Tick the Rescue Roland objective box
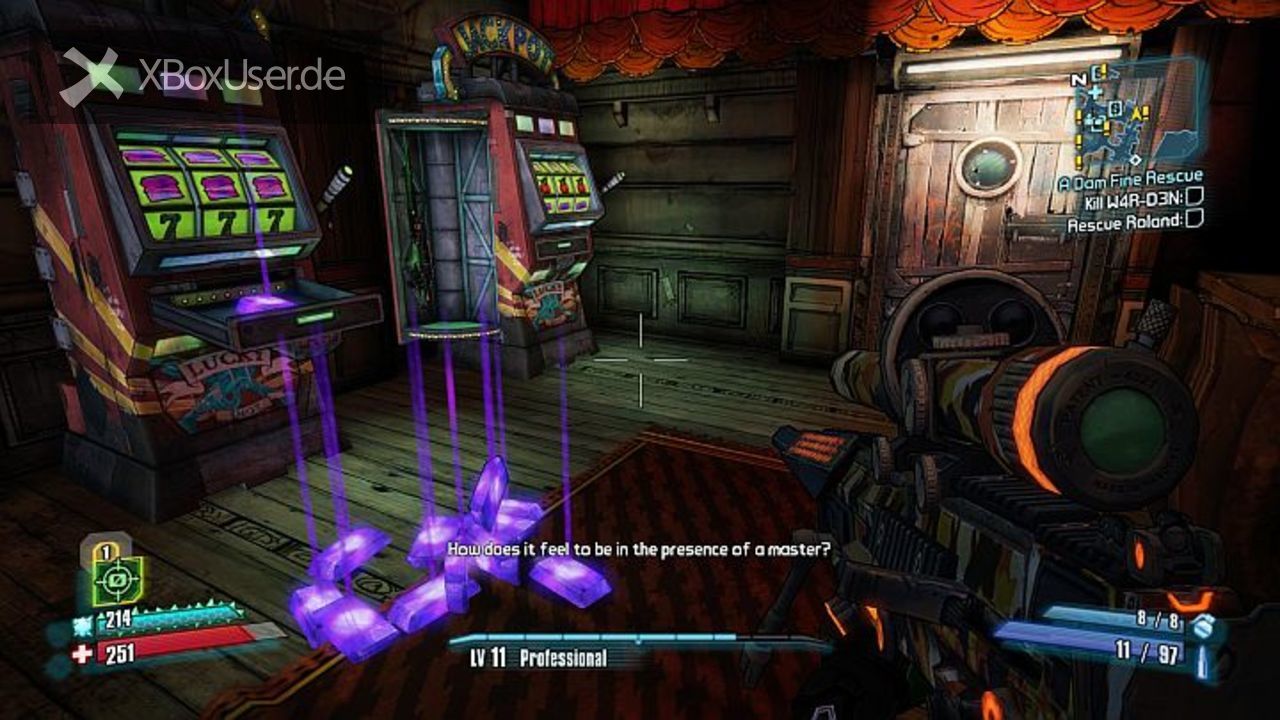1280x720 pixels. pyautogui.click(x=1193, y=221)
